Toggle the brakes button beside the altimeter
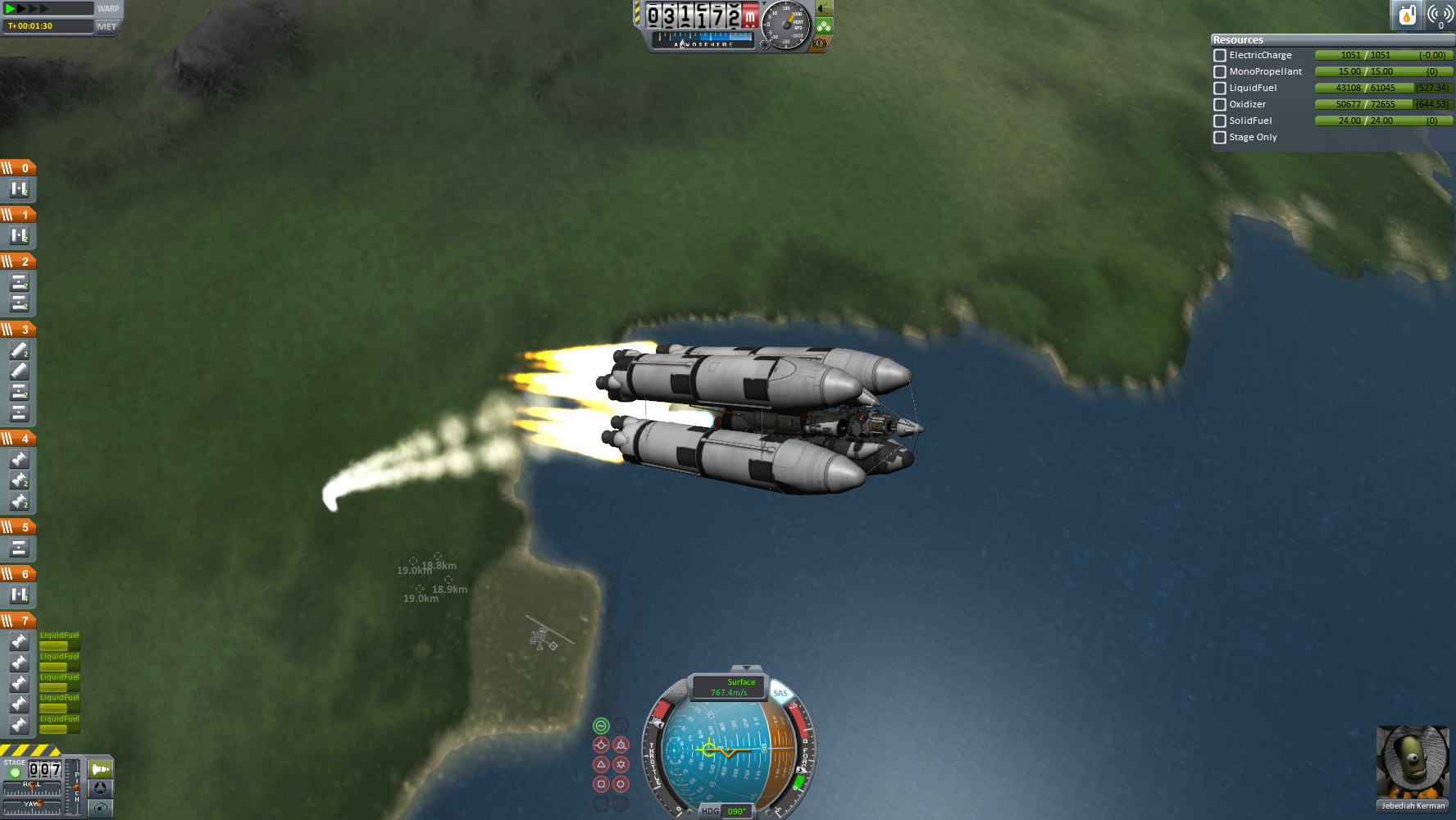This screenshot has width=1456, height=820. (819, 43)
